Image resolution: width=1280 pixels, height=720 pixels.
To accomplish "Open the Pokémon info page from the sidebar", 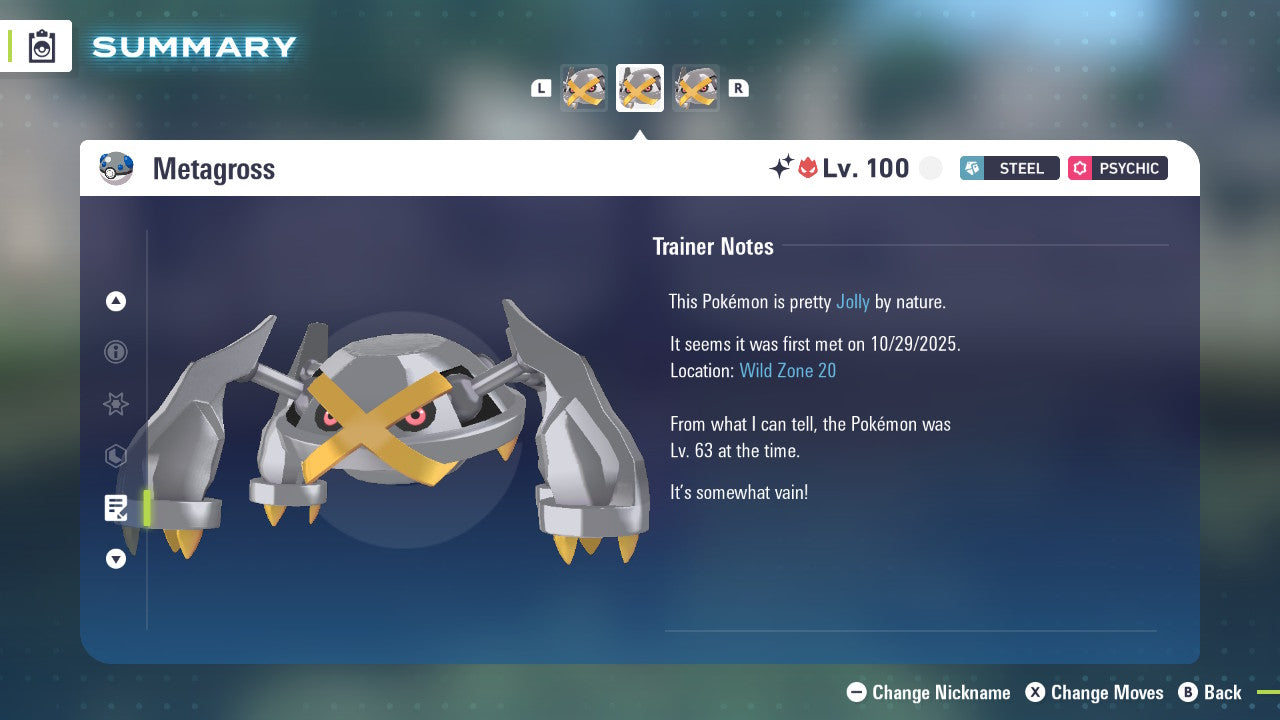I will (x=115, y=352).
